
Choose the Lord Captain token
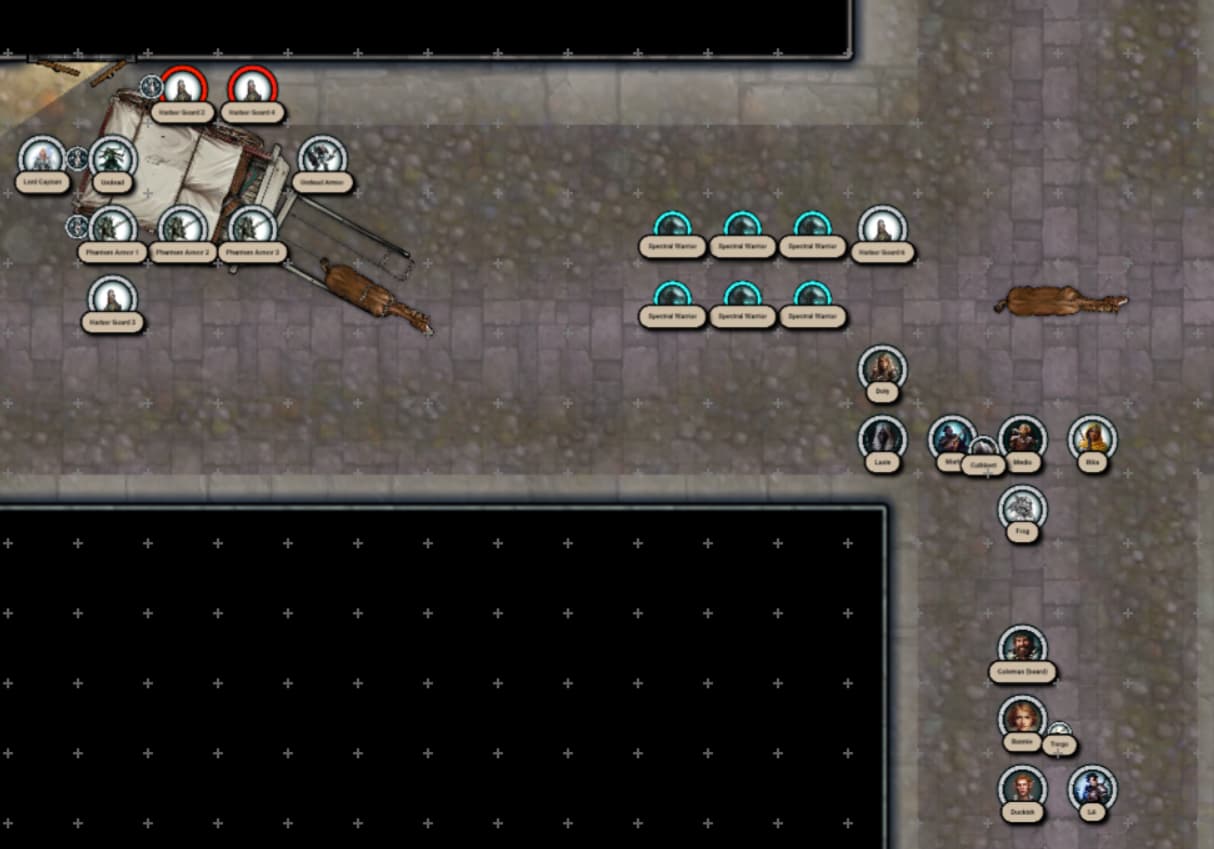(42, 158)
